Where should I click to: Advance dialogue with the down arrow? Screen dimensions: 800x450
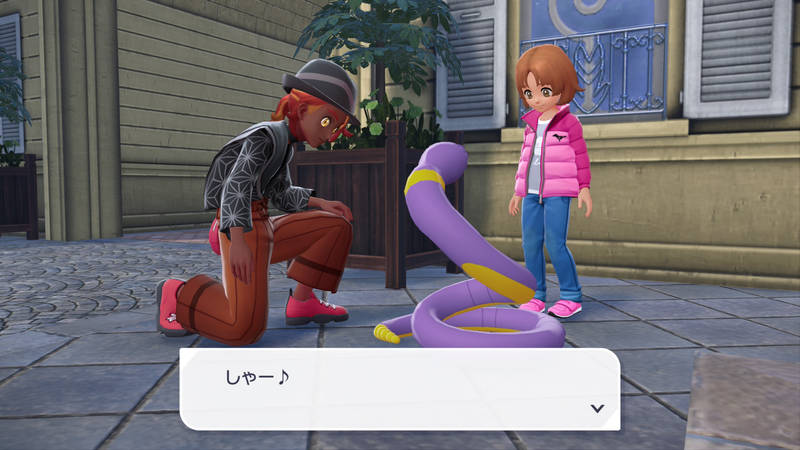tap(597, 408)
